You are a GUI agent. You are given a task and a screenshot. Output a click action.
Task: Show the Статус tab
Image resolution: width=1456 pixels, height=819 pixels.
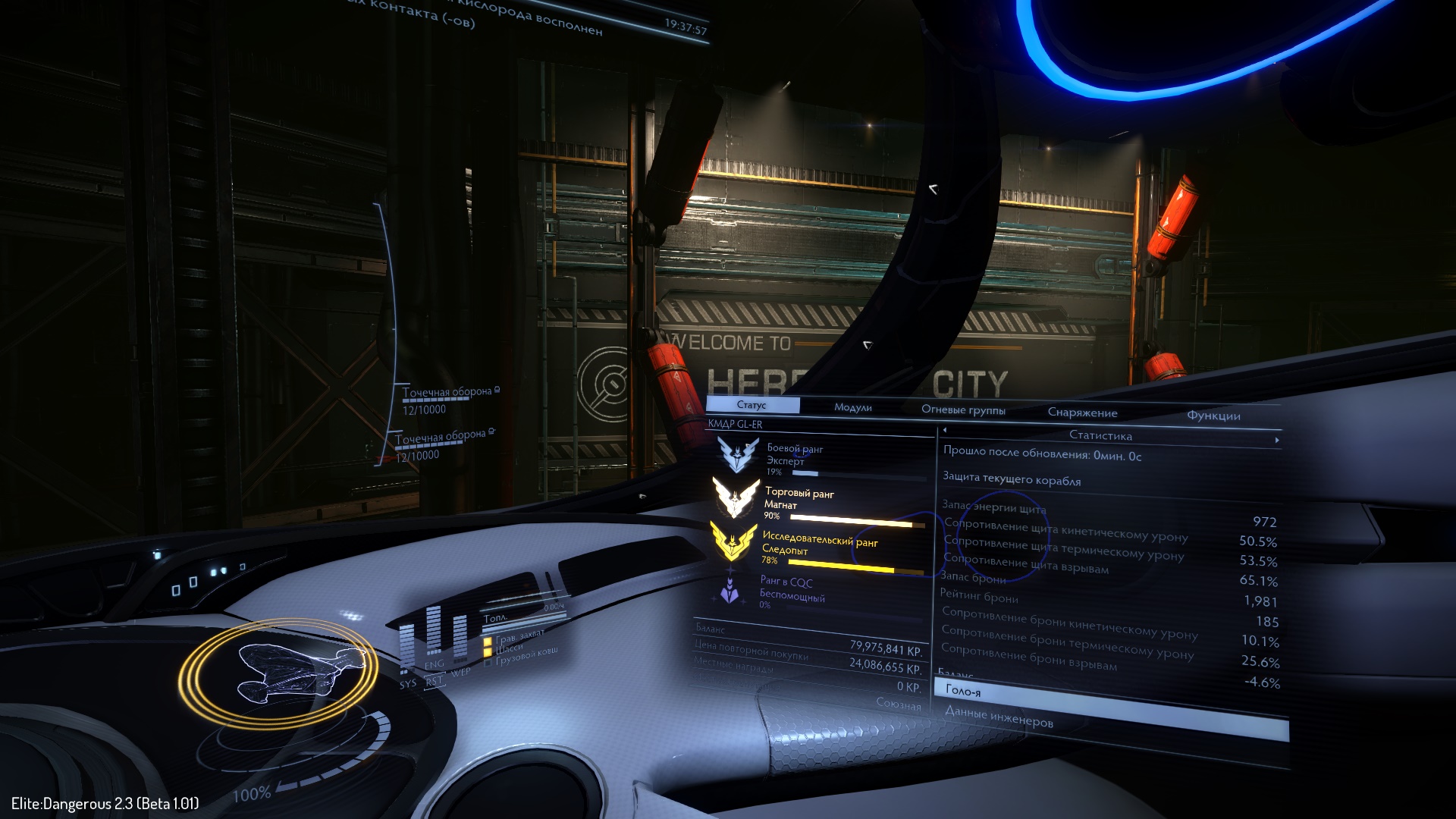tap(752, 405)
